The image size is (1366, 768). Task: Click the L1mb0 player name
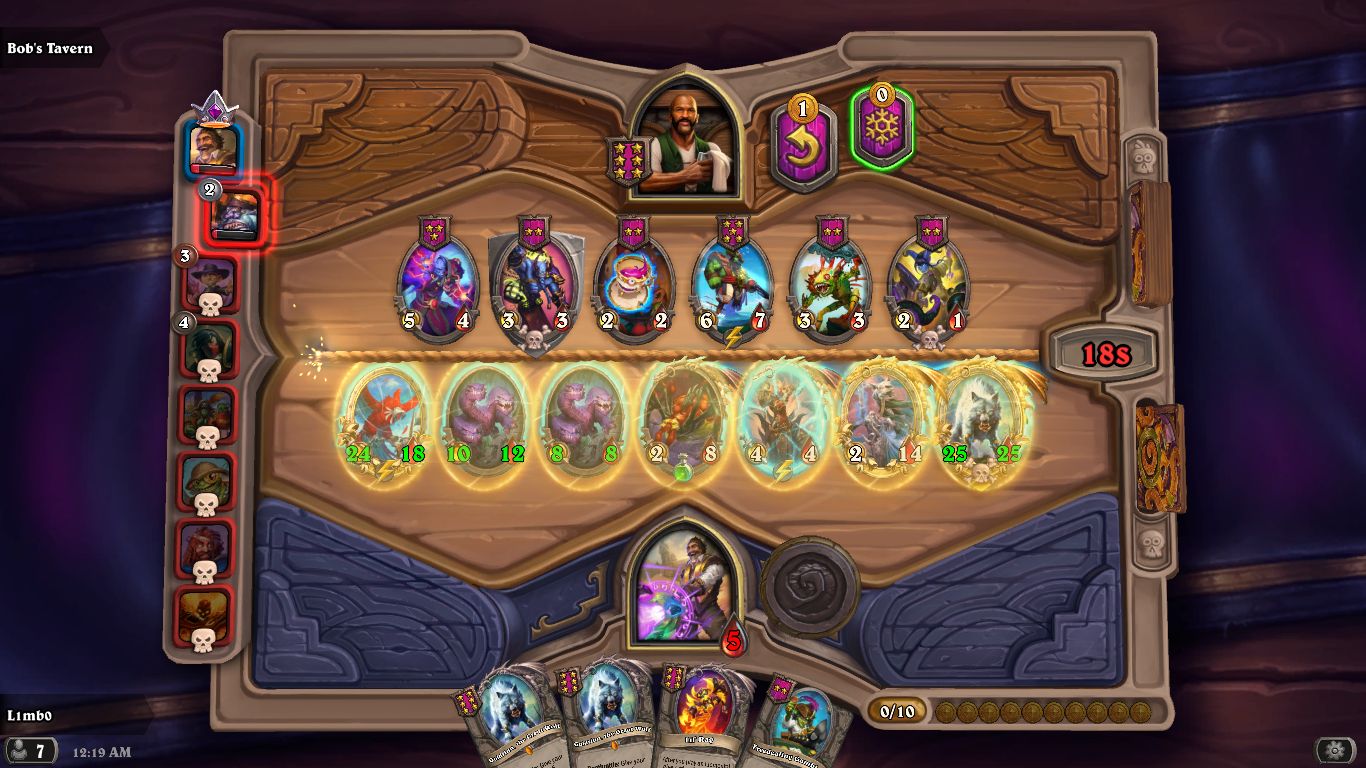[30, 715]
